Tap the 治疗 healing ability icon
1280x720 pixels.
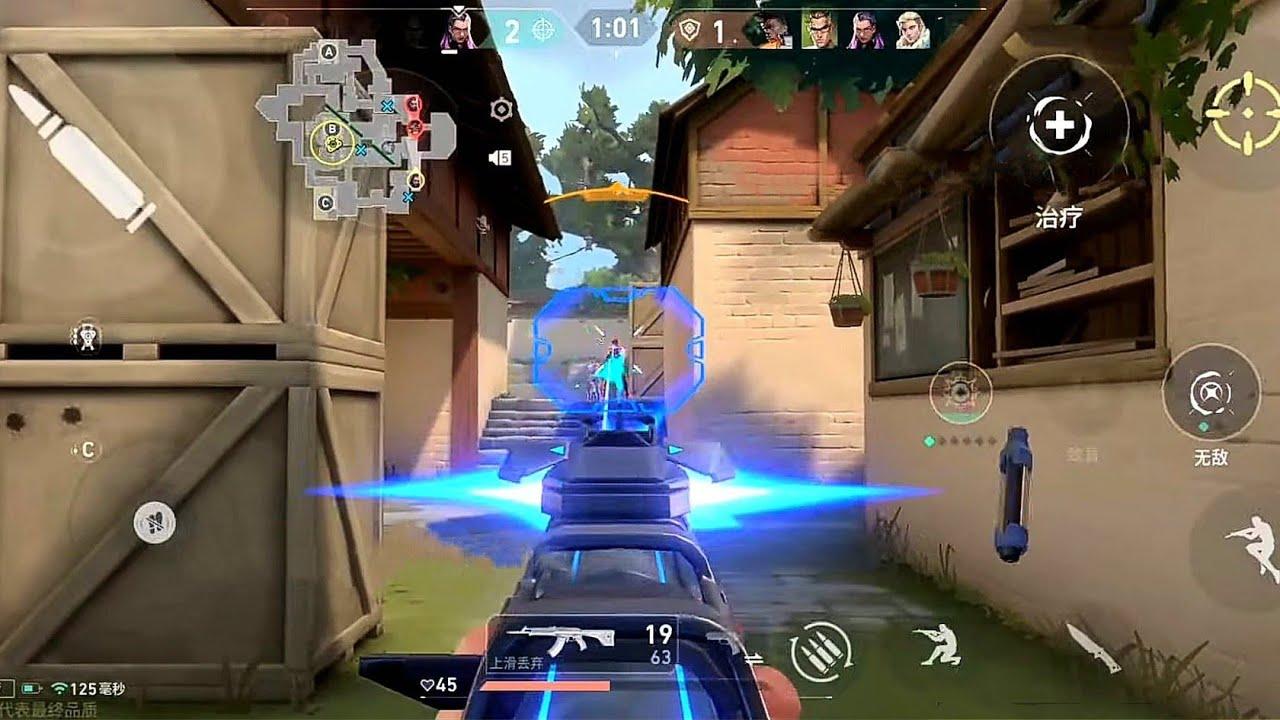pos(1064,127)
